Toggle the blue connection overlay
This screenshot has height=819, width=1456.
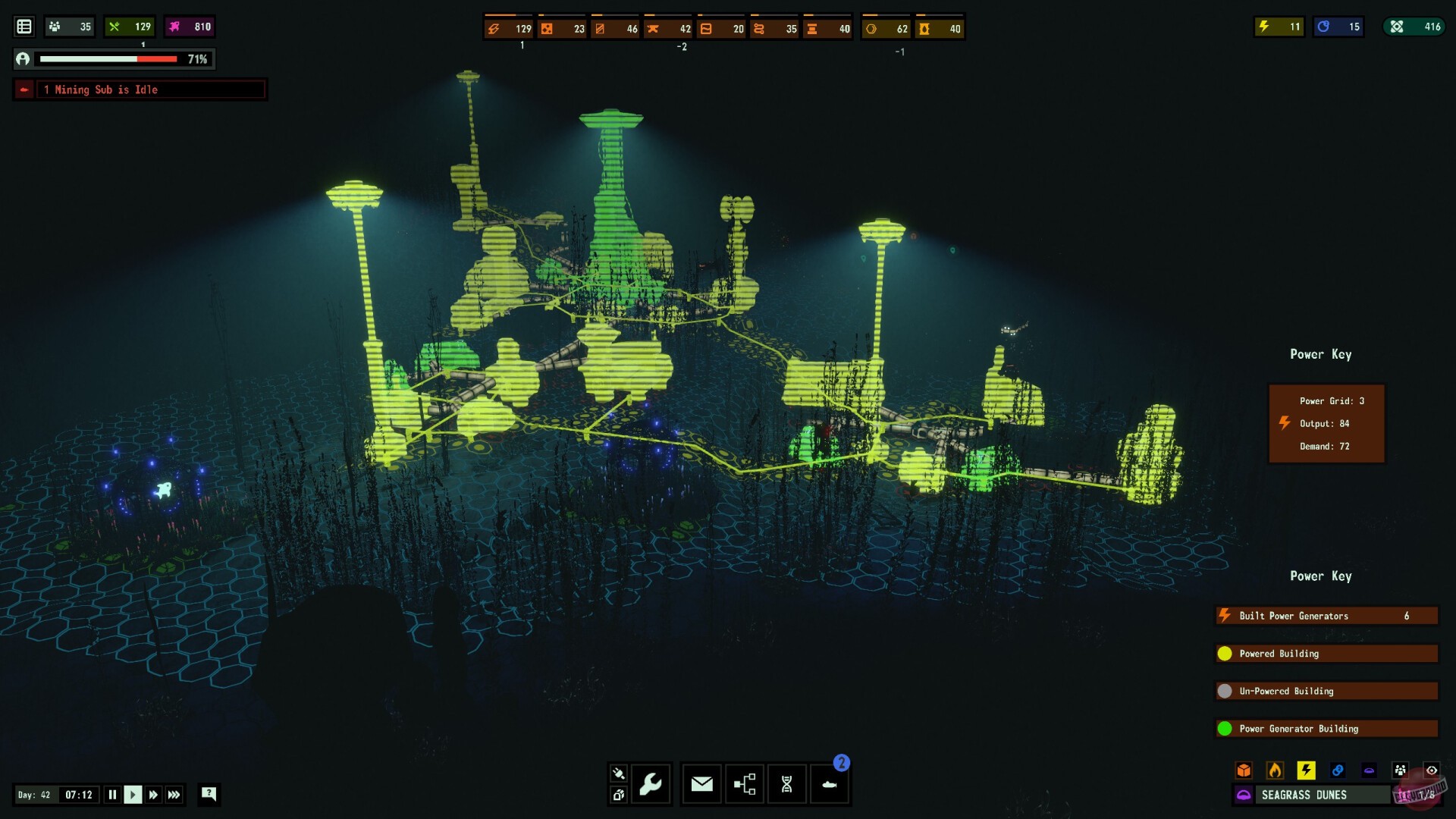coord(1337,770)
